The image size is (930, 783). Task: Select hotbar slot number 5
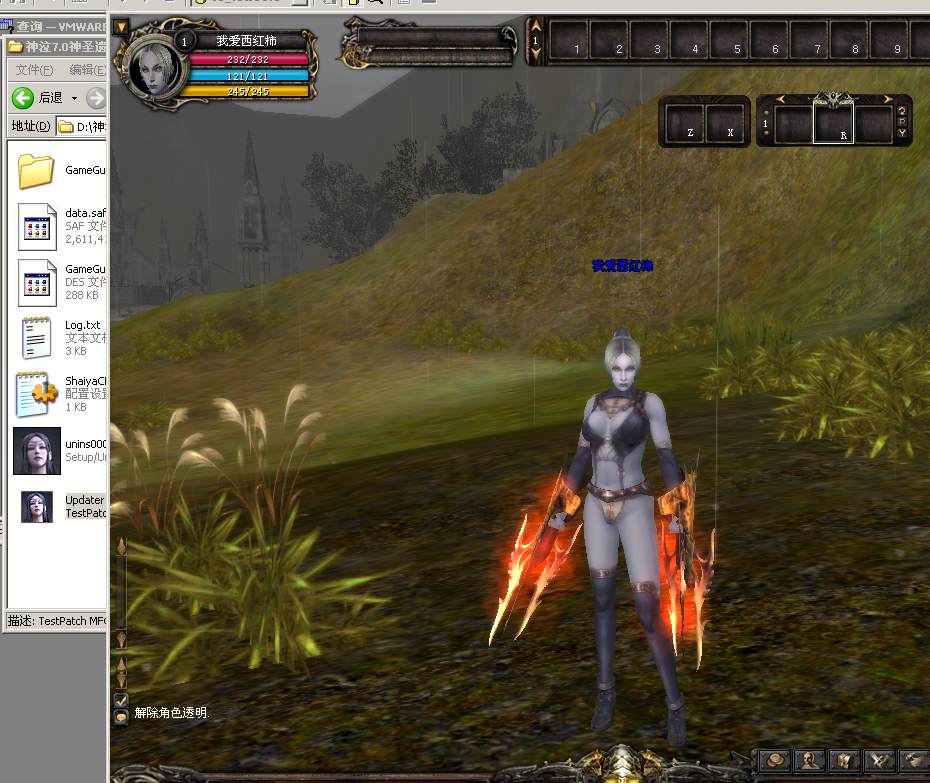[x=731, y=41]
